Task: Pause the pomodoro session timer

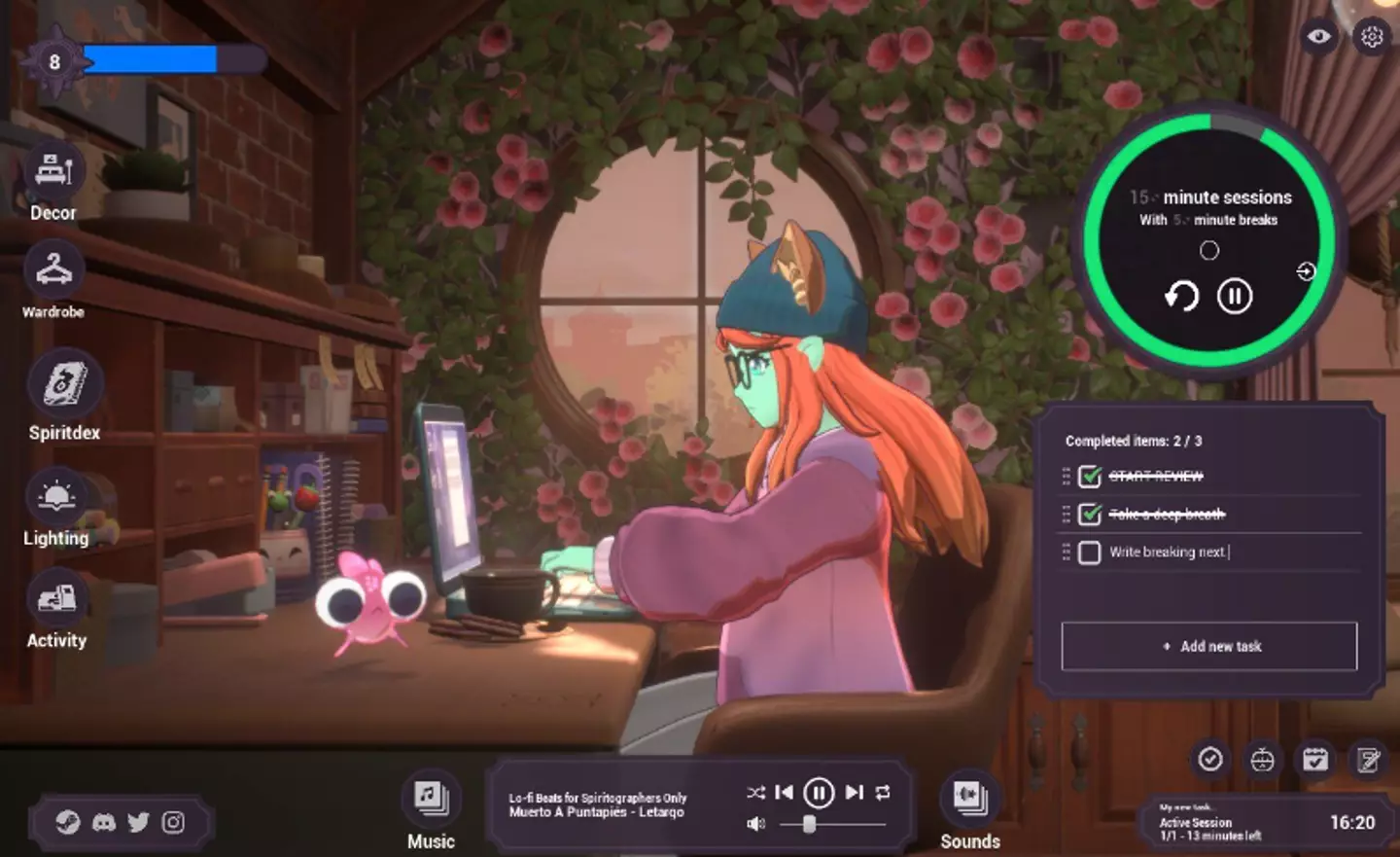Action: click(1235, 296)
